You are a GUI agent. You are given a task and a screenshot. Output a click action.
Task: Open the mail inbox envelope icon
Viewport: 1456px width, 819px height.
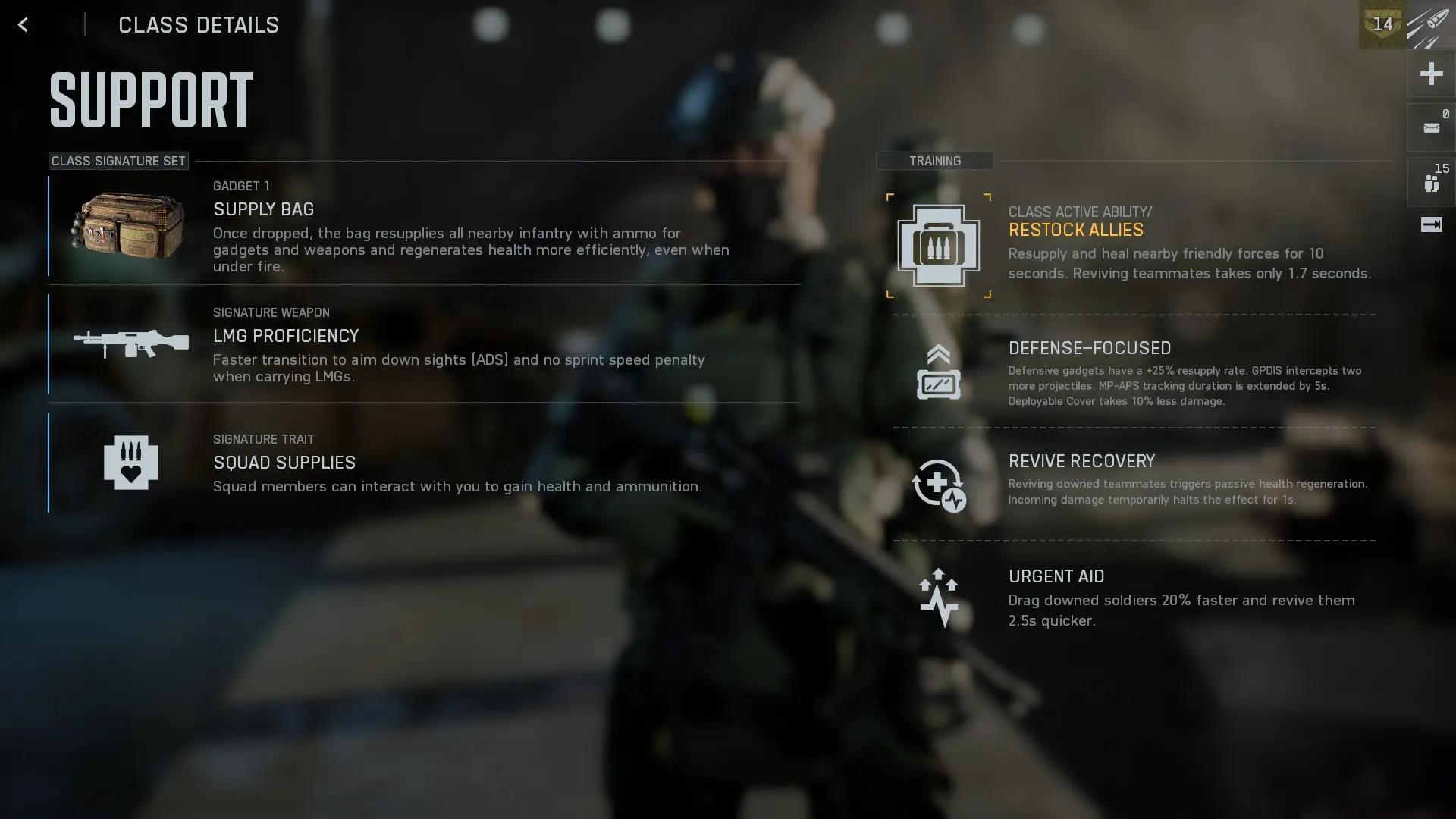tap(1431, 128)
